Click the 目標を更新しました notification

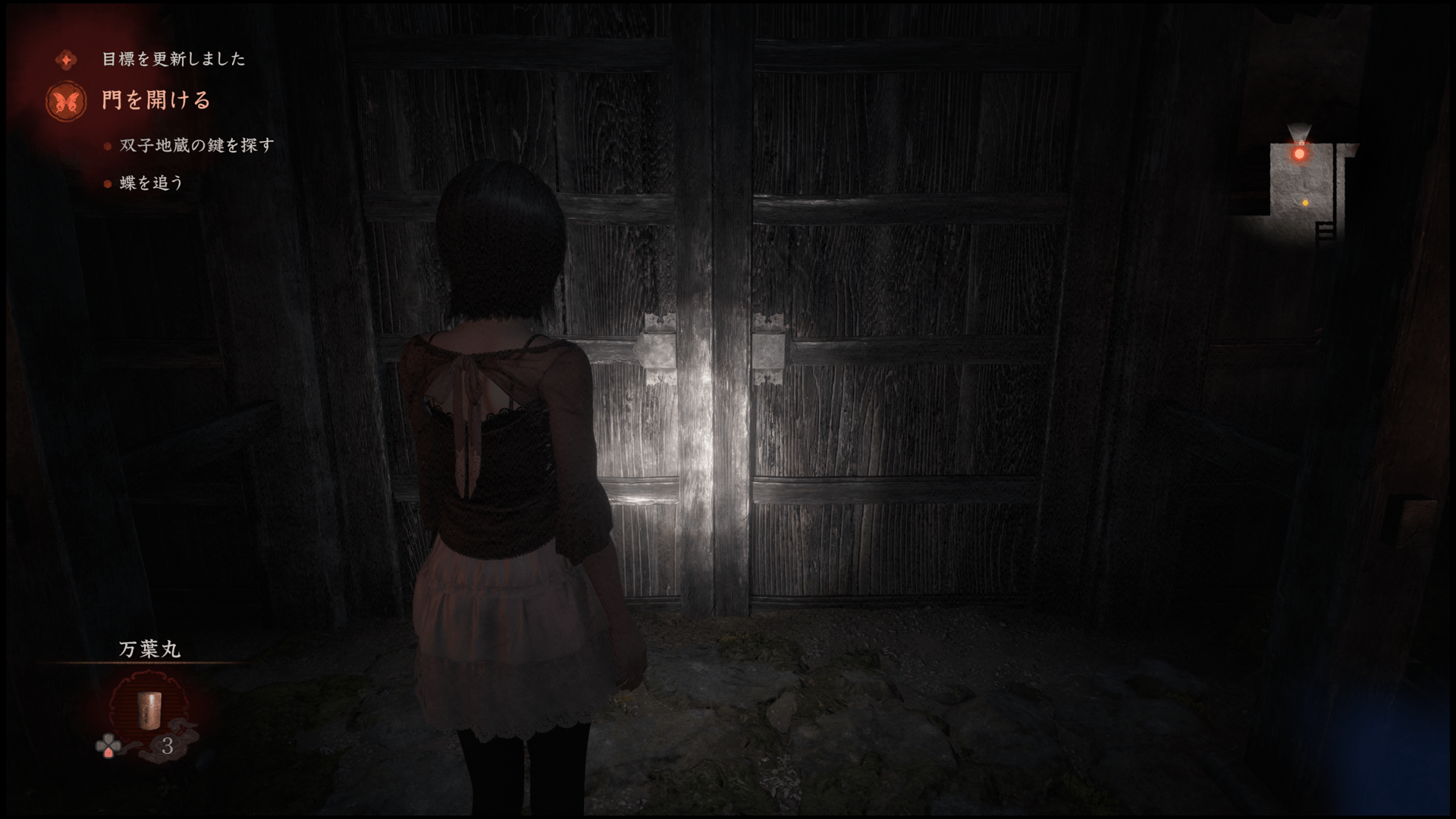click(x=174, y=59)
